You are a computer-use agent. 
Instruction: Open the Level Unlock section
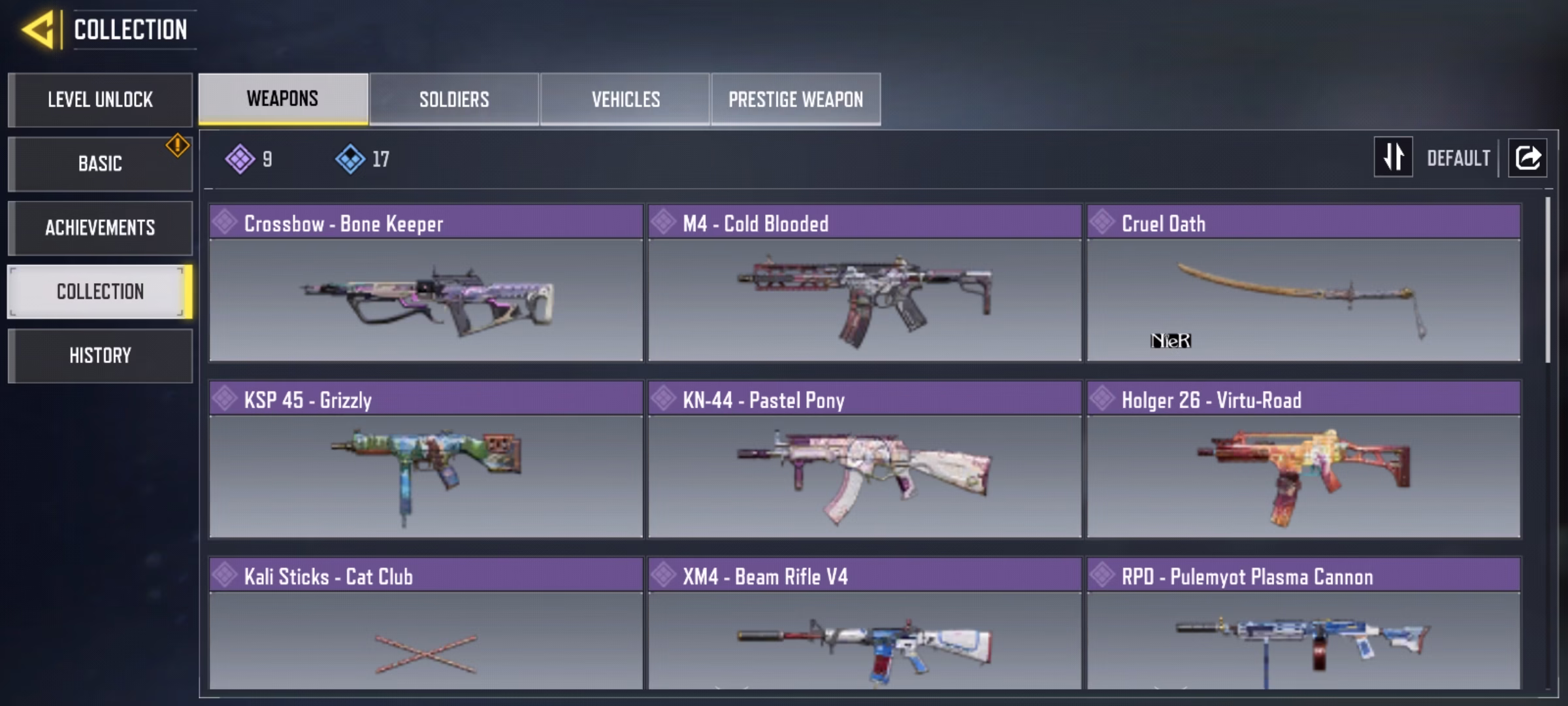tap(100, 99)
